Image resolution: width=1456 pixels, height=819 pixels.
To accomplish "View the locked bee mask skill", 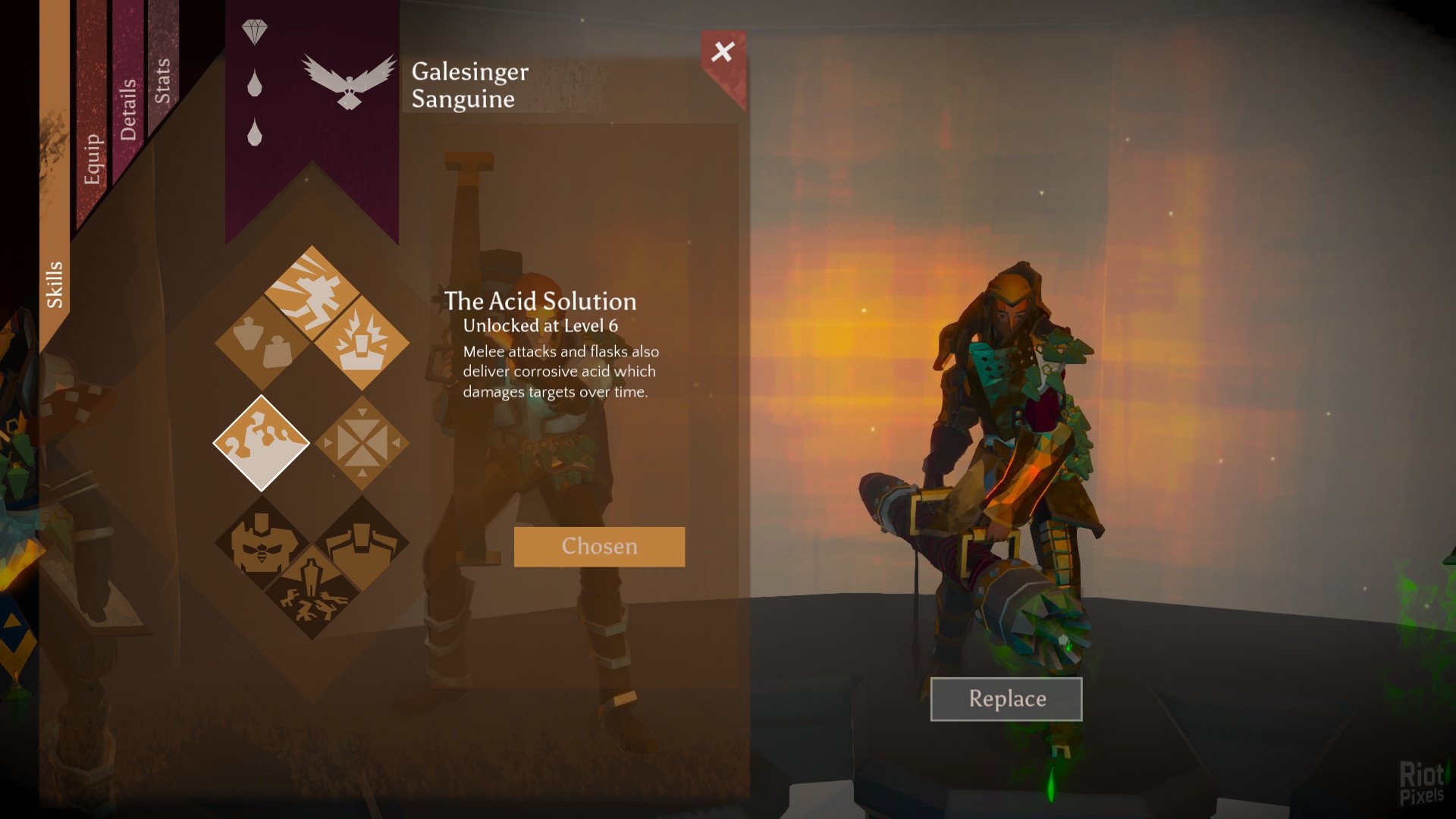I will [x=262, y=543].
